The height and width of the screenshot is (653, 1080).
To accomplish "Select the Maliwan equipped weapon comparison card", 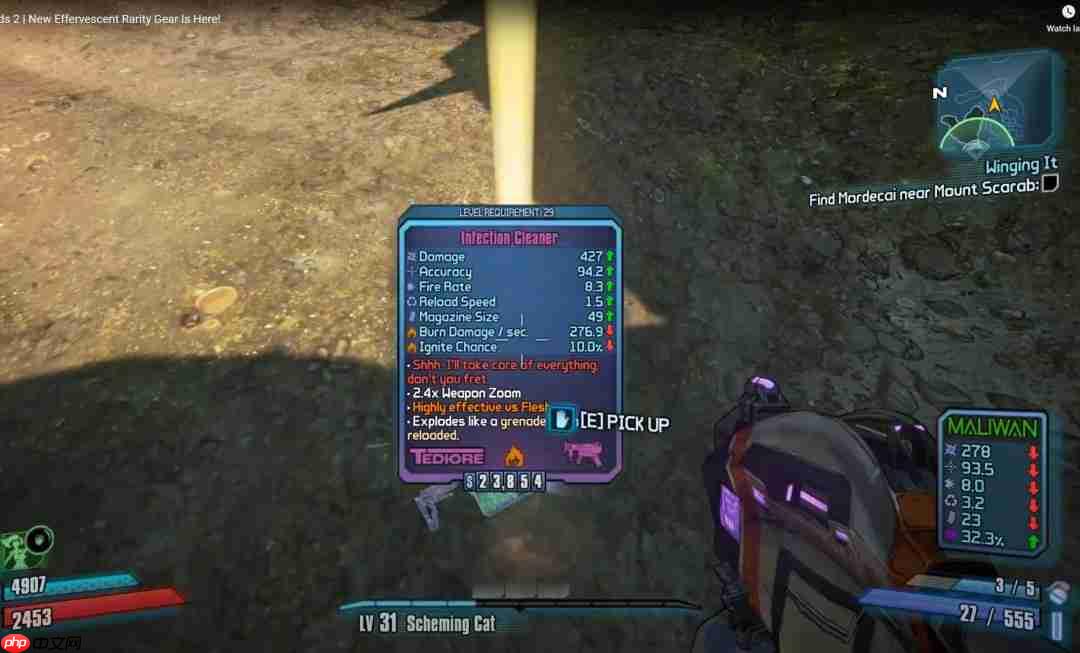I will [x=994, y=481].
